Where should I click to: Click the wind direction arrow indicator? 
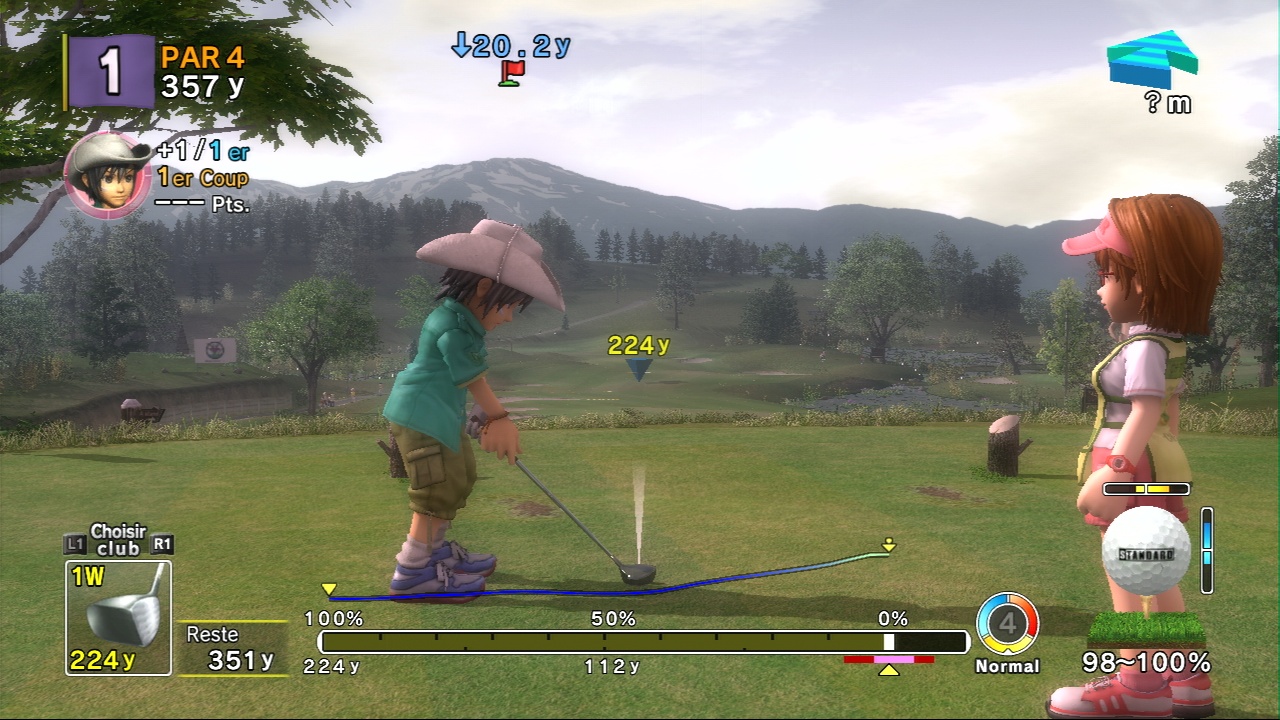pos(1152,59)
